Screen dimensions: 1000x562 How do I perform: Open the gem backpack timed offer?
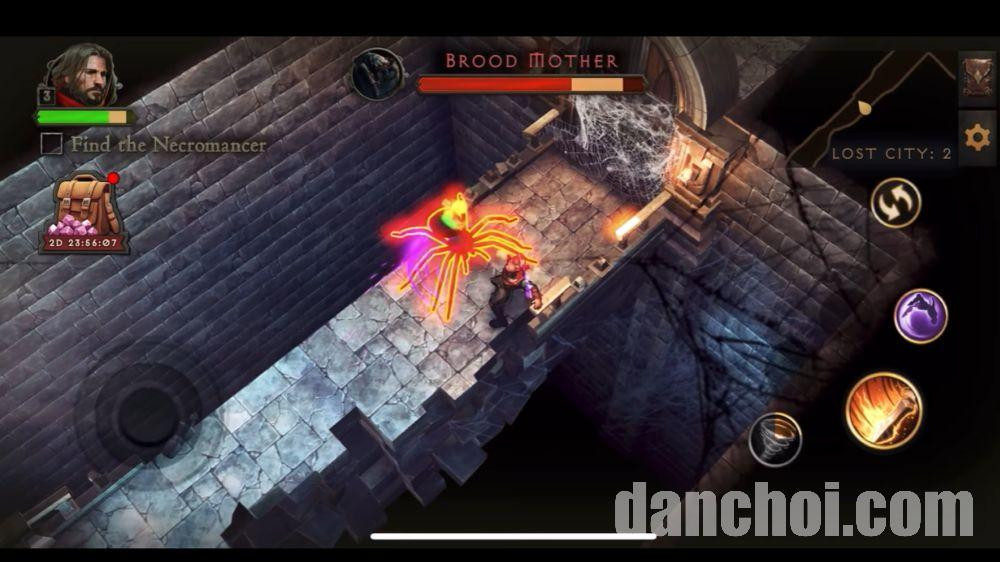[x=84, y=212]
